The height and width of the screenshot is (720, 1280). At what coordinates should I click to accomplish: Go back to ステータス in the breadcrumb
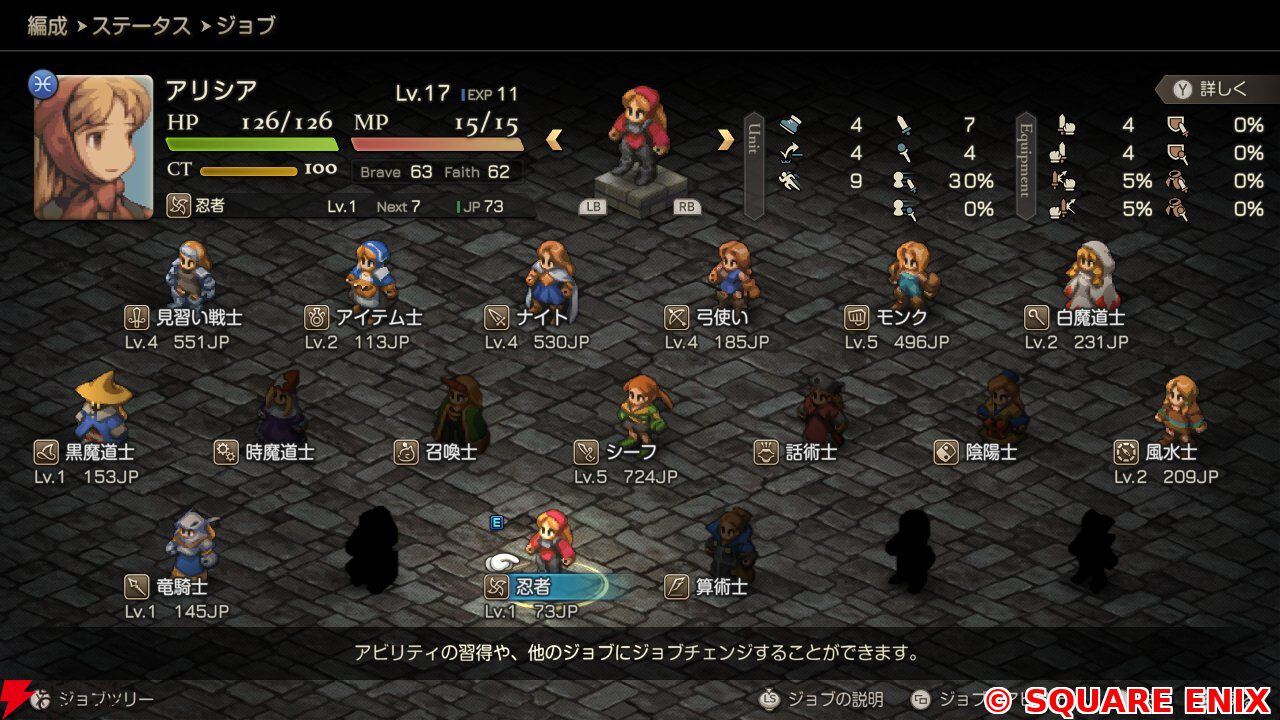coord(141,26)
